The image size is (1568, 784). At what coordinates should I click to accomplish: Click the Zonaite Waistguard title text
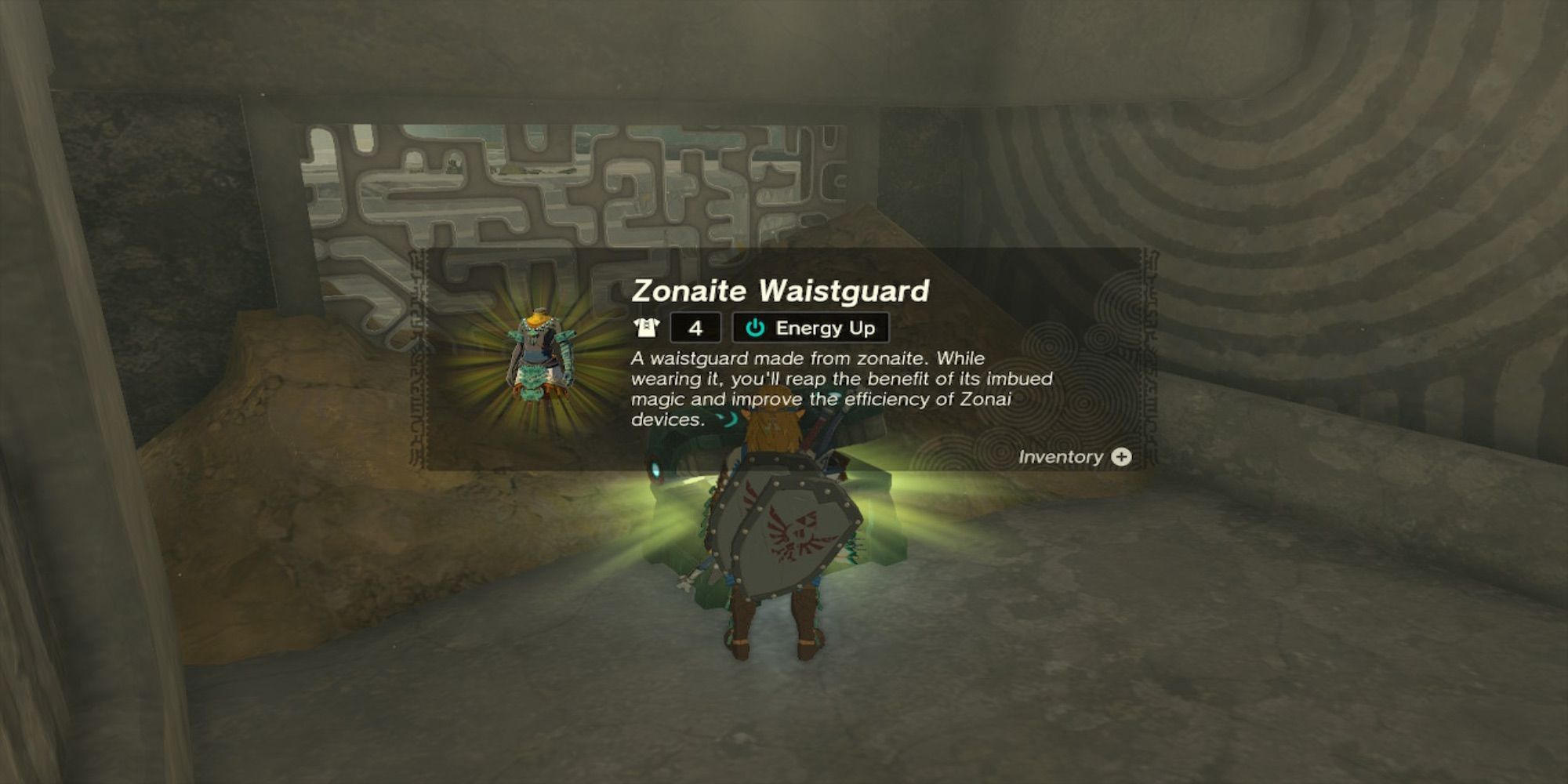(780, 292)
